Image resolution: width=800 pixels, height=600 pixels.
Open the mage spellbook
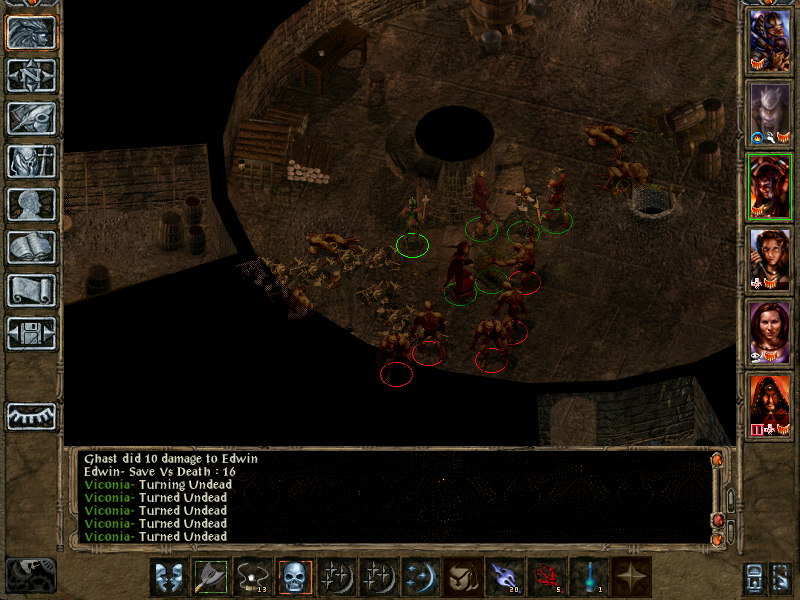click(32, 247)
